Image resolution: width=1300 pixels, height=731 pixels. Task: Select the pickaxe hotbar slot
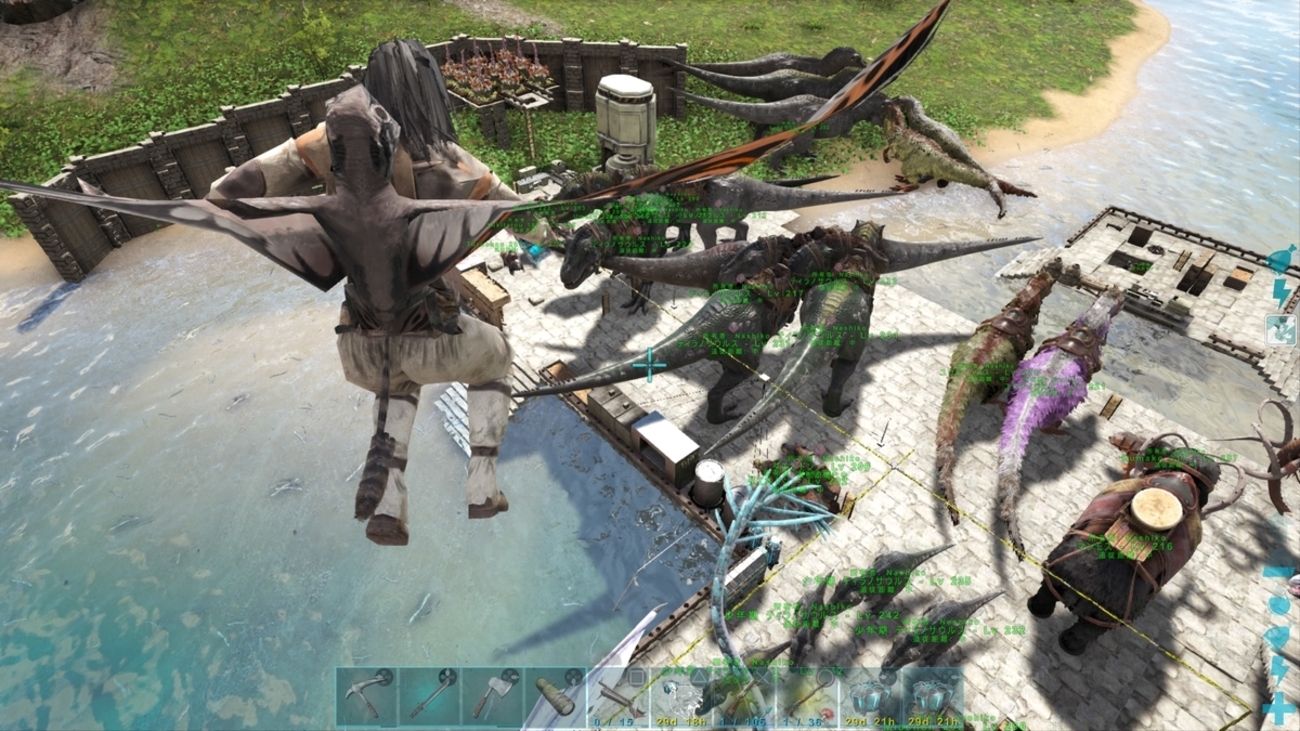tap(367, 696)
